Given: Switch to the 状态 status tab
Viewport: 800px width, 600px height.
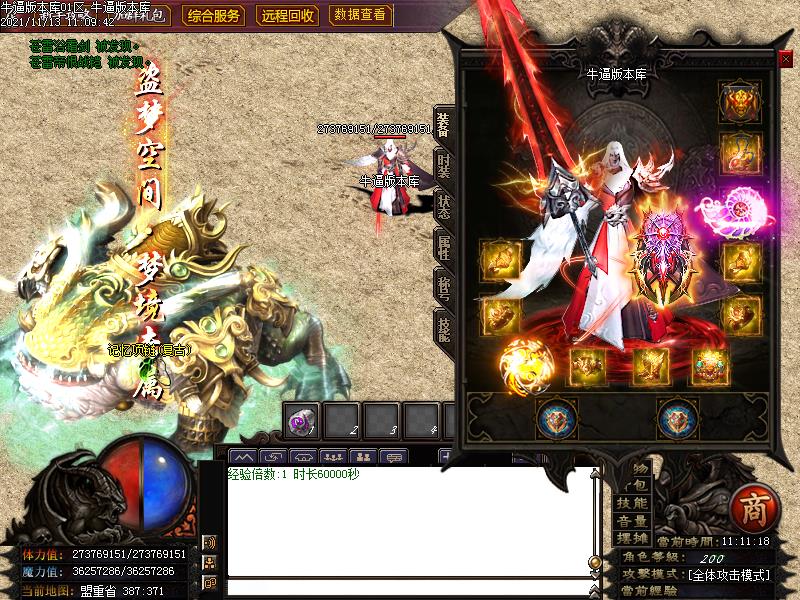Looking at the screenshot, I should [443, 206].
